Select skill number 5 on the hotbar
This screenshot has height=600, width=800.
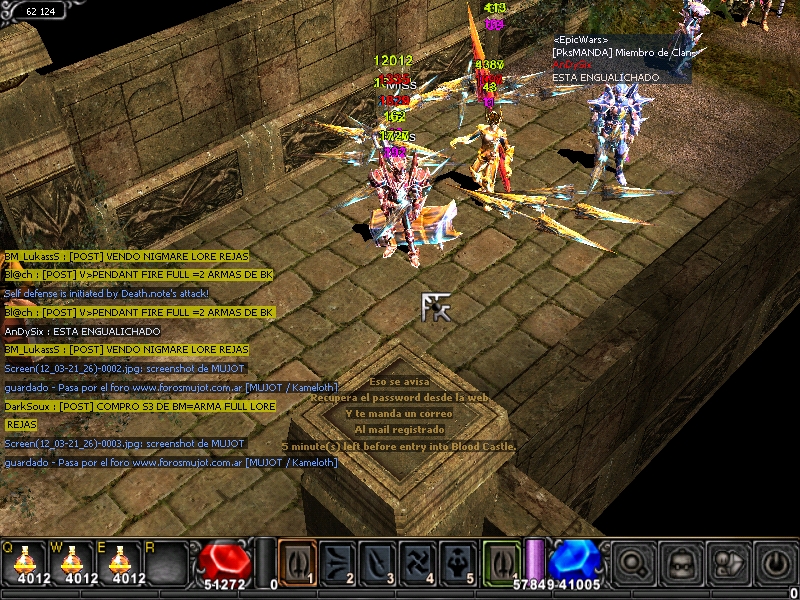pos(460,561)
